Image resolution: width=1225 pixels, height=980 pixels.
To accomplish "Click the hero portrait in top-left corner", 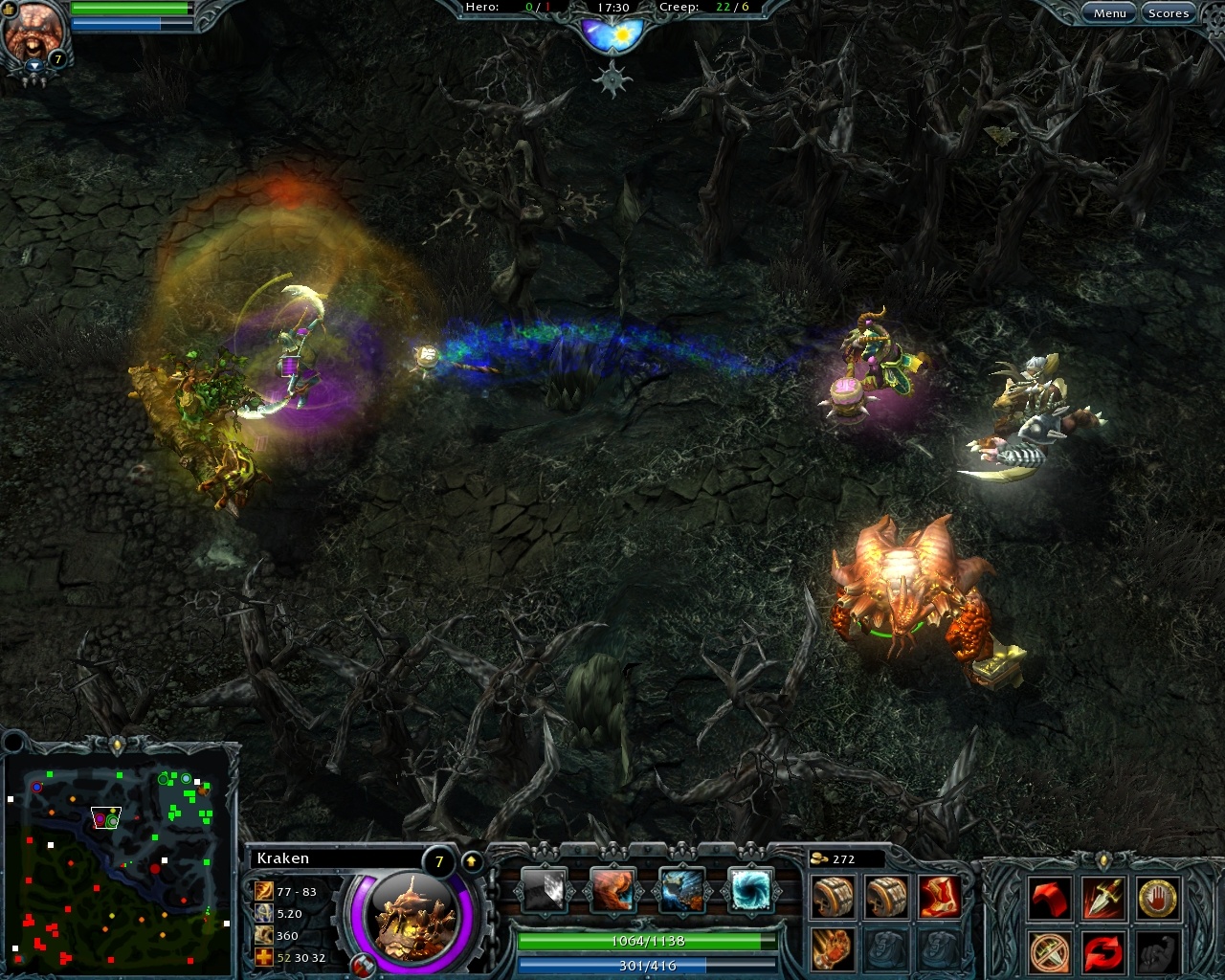I will pyautogui.click(x=35, y=32).
